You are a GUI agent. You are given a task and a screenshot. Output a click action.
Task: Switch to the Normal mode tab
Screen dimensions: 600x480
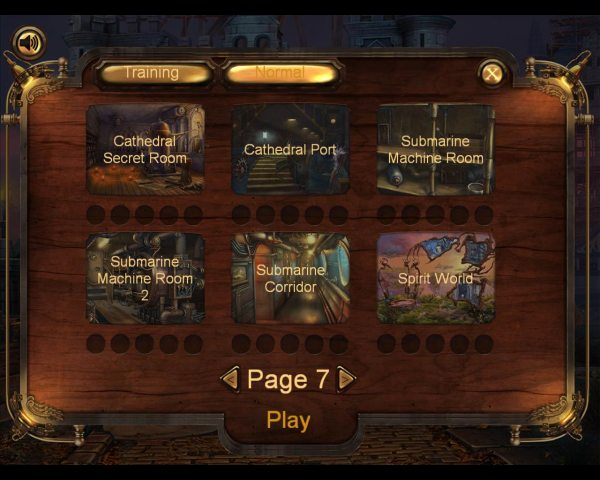(281, 73)
